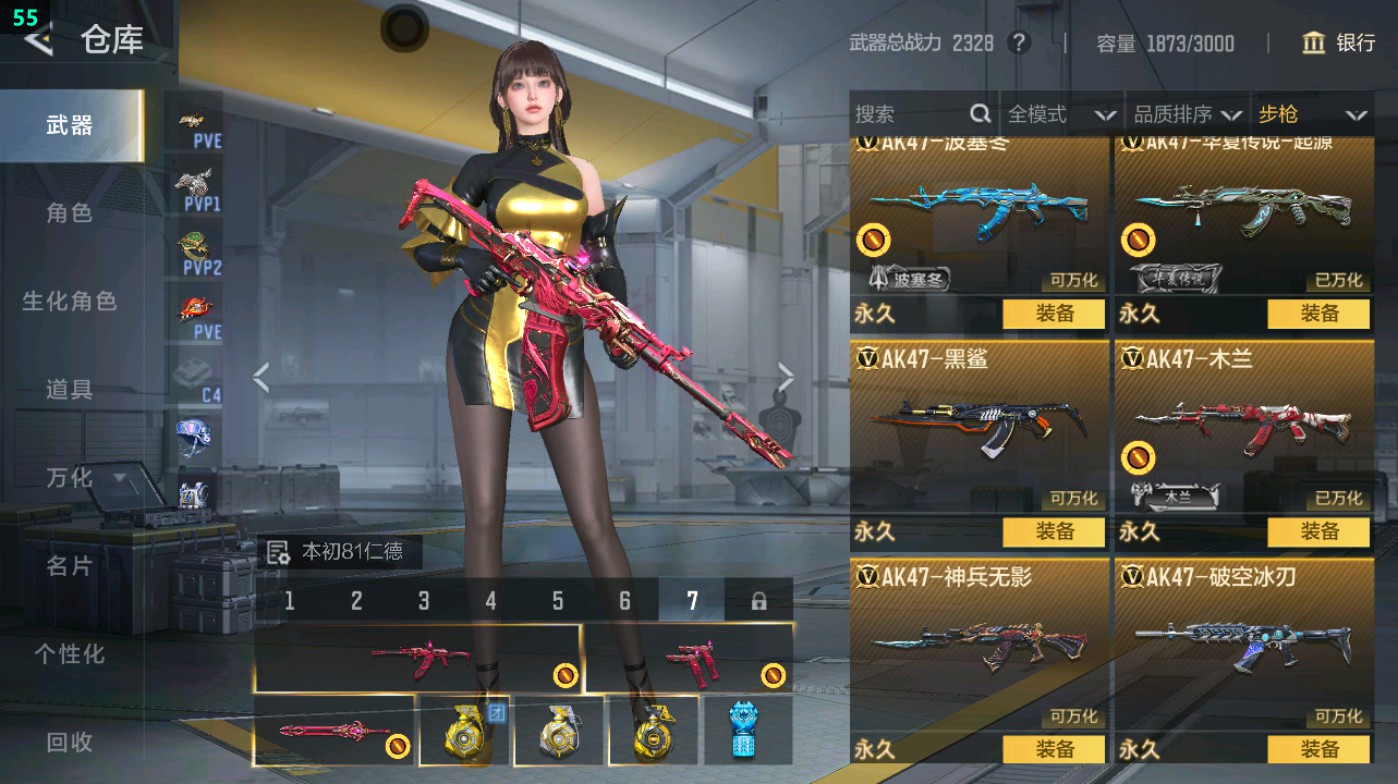Viewport: 1398px width, 784px height.
Task: Equip the AK47-黑鲨 rifle
Action: (1054, 531)
